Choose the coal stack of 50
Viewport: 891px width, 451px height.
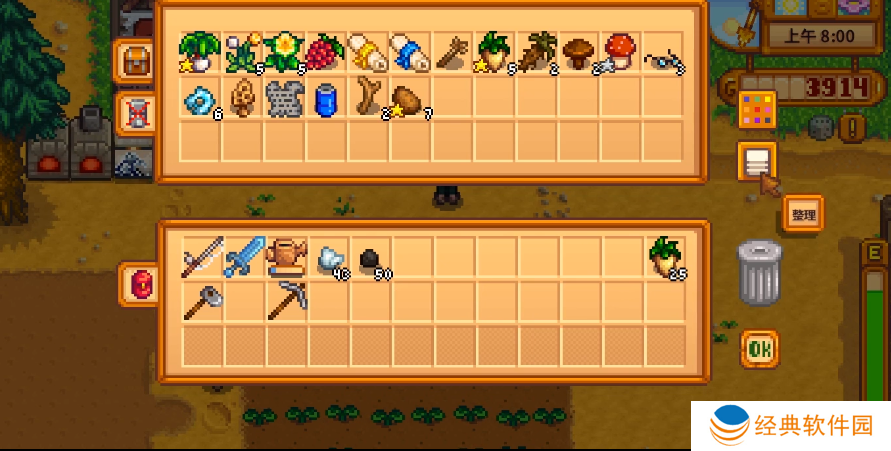[x=371, y=259]
